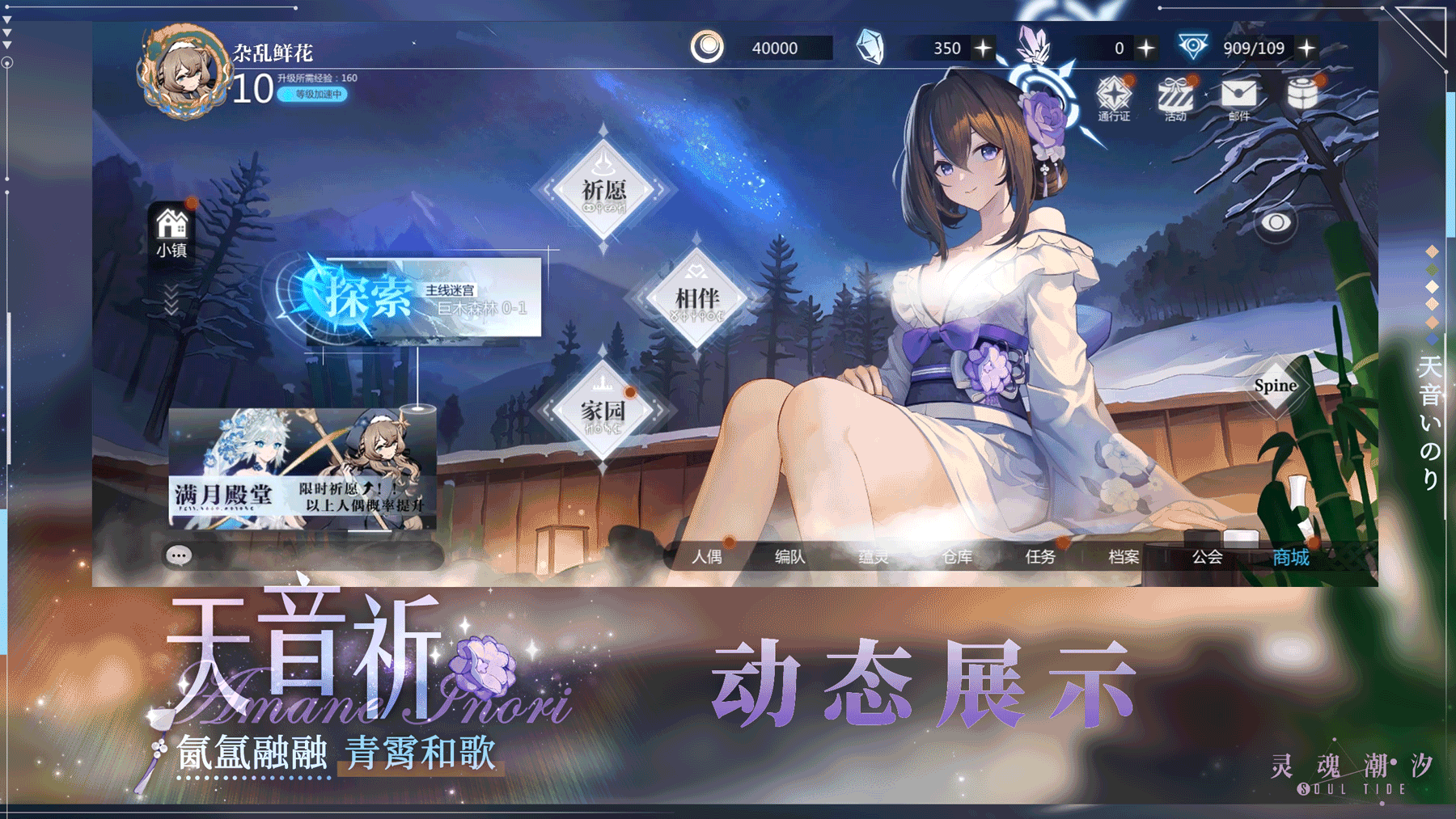
Task: Start 探索 exploring 巨木森林 0-1
Action: 368,298
